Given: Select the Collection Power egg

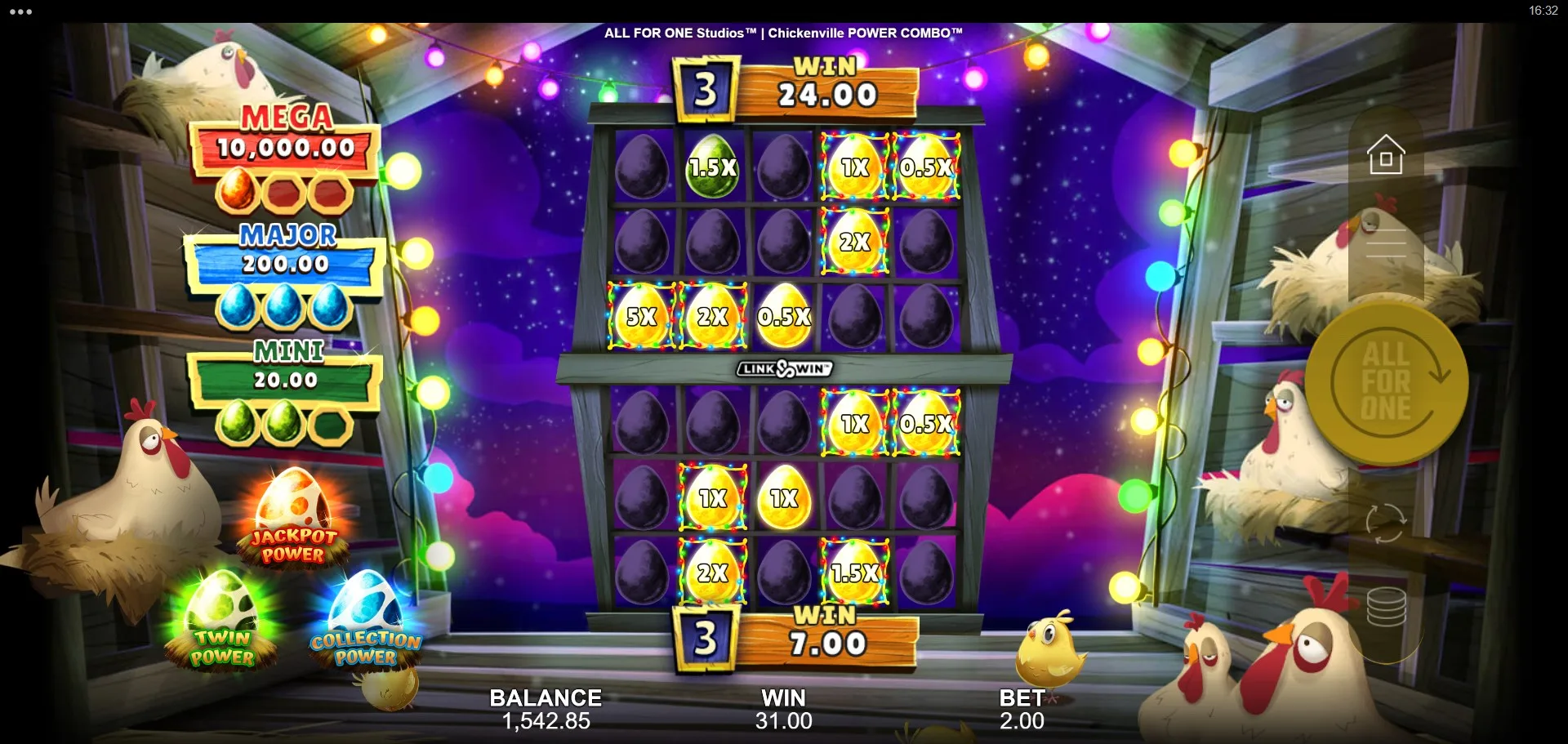Looking at the screenshot, I should tap(365, 621).
